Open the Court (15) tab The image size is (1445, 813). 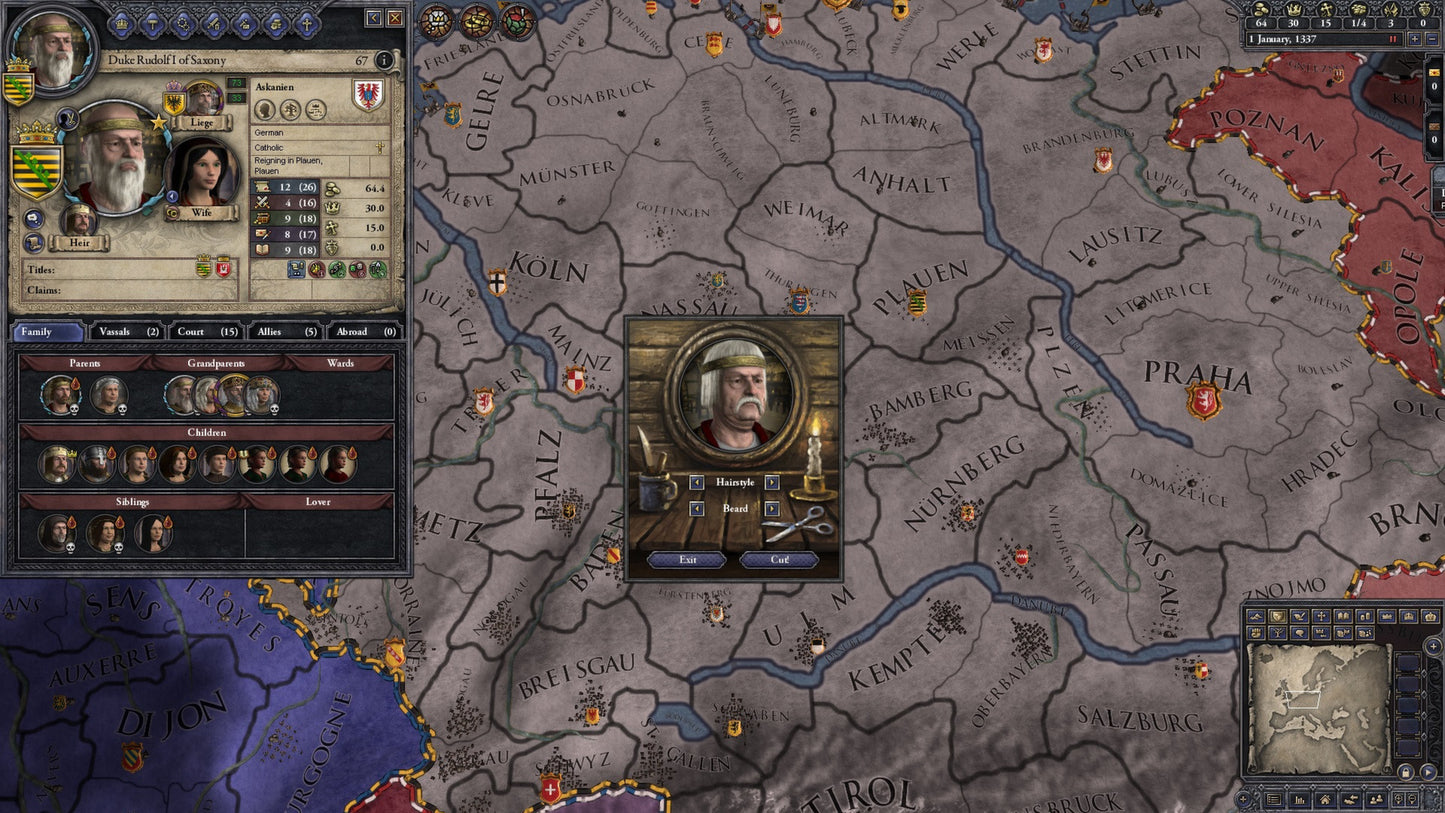click(203, 331)
